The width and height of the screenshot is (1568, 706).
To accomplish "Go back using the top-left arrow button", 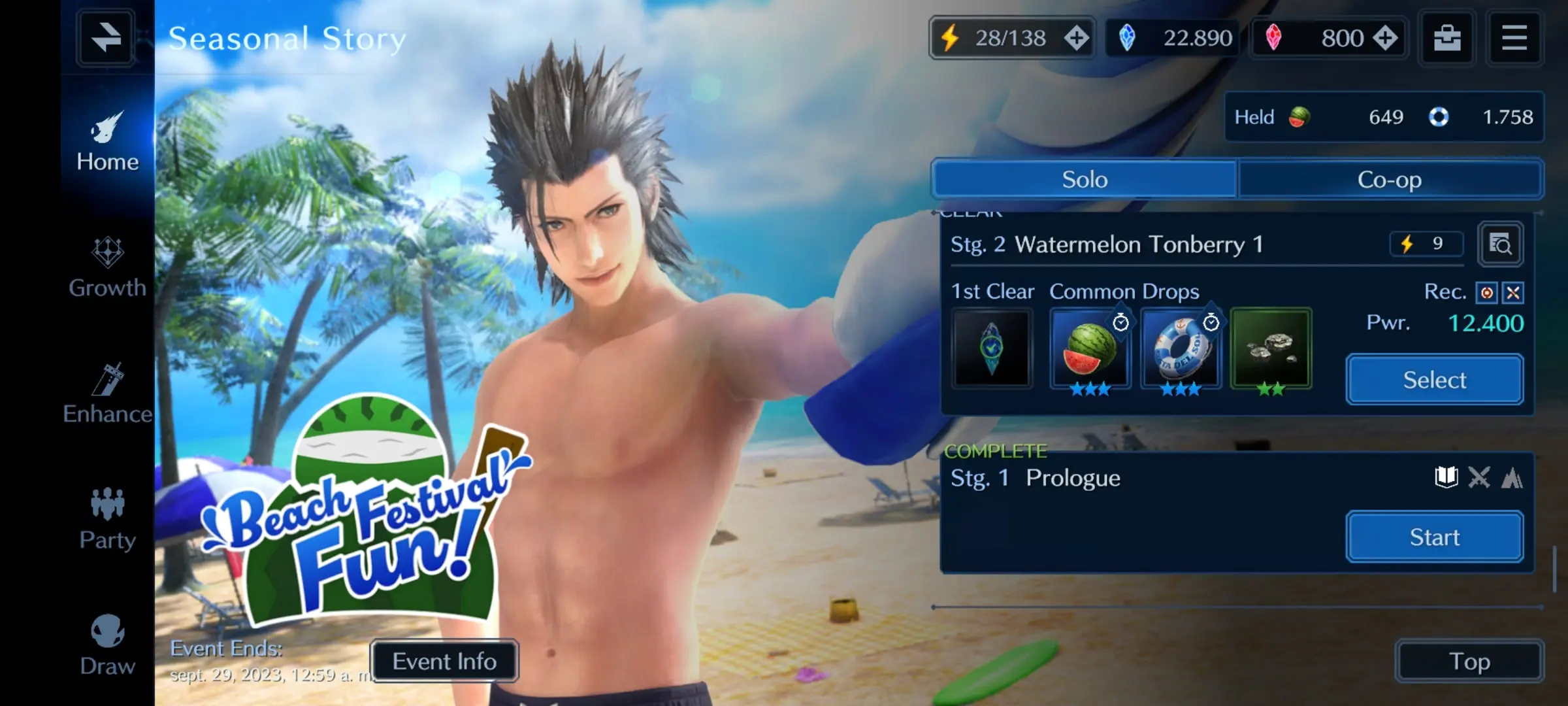I will pyautogui.click(x=106, y=38).
